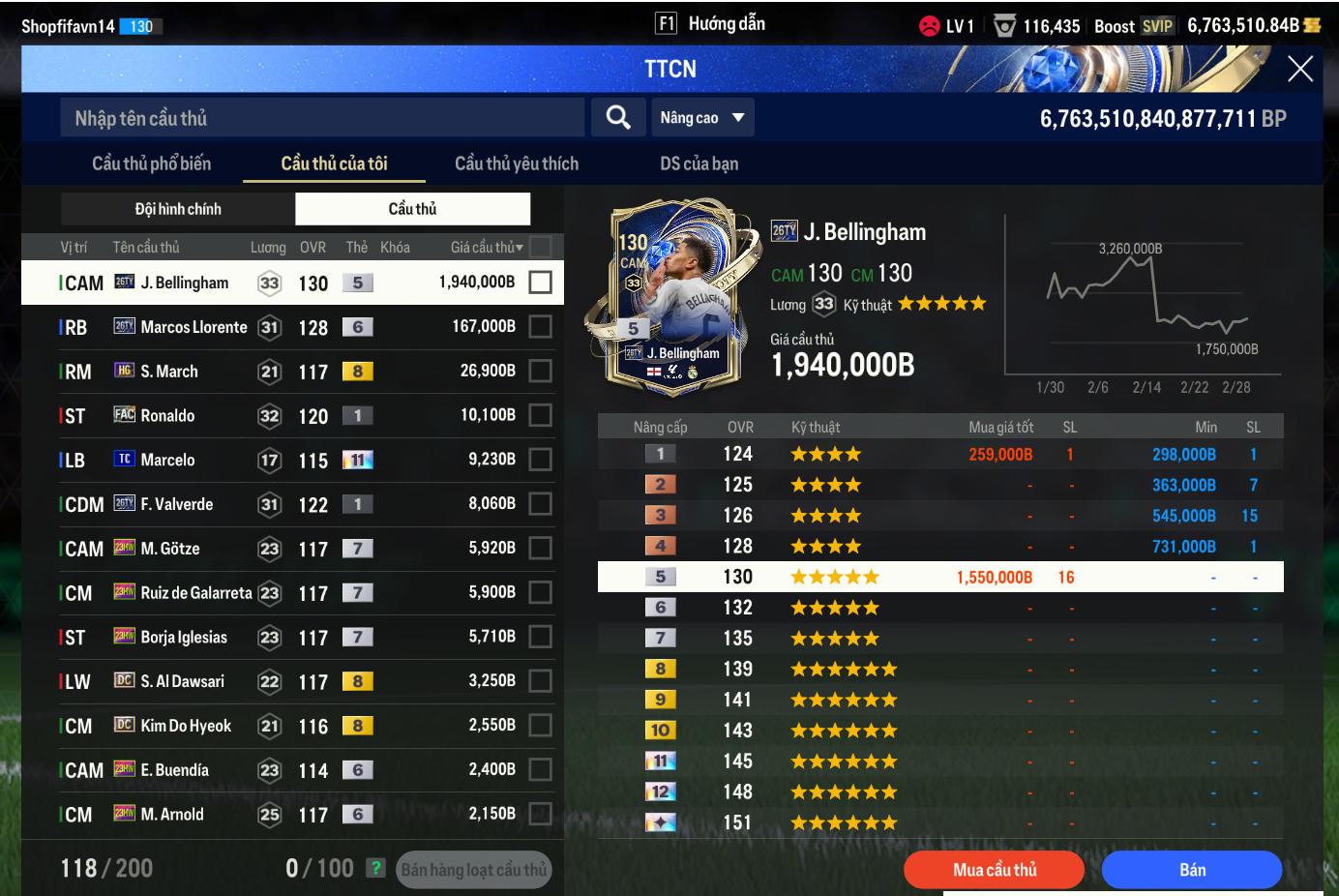The image size is (1339, 896).
Task: Open the green question mark help icon
Action: (376, 868)
